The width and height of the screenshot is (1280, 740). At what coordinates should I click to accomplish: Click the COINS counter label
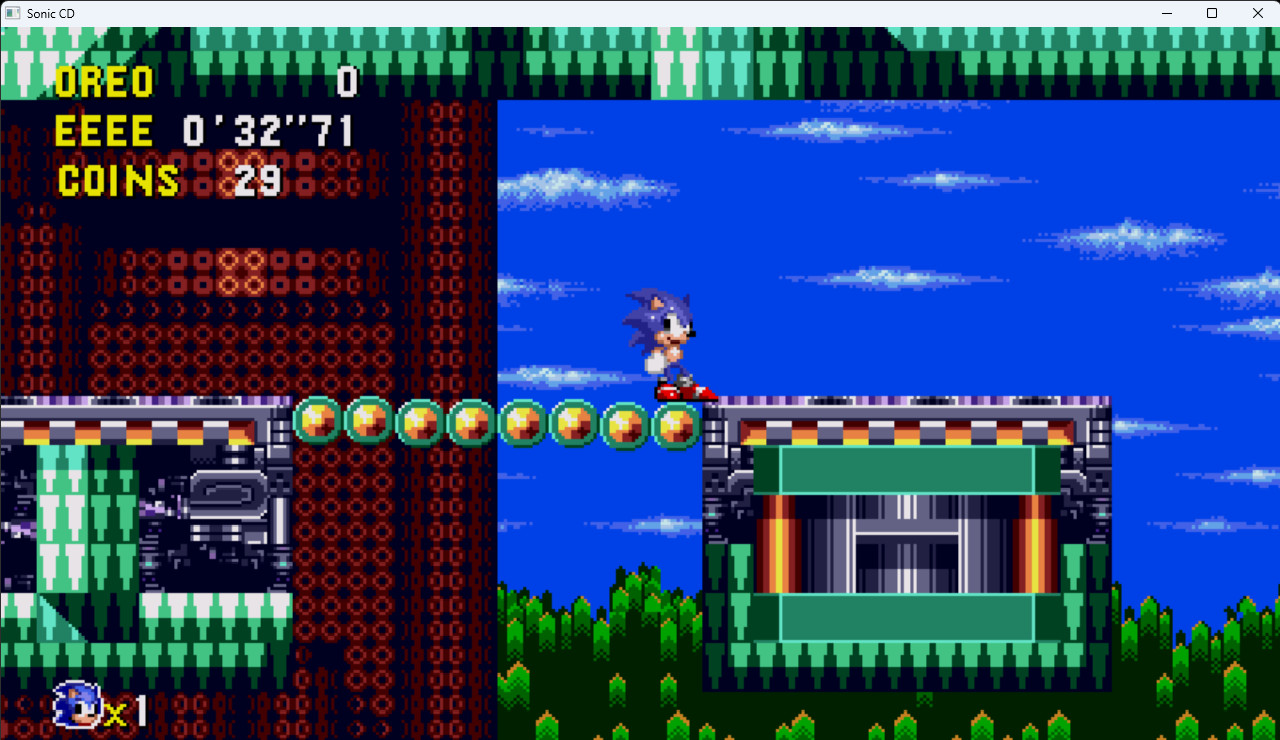tap(118, 180)
